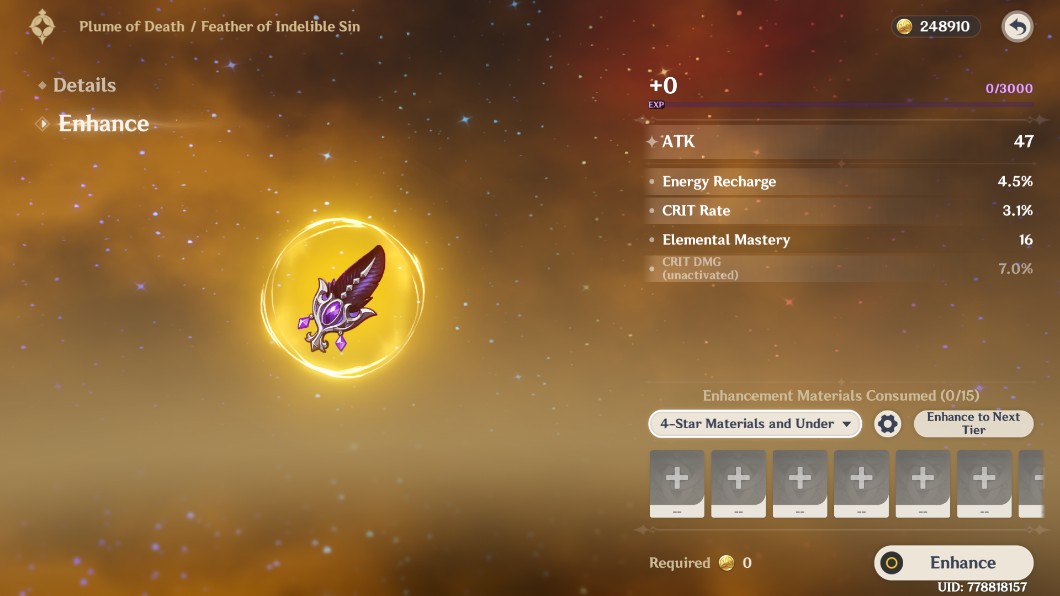1060x596 pixels.
Task: Confirm with the Enhance button
Action: coord(953,563)
